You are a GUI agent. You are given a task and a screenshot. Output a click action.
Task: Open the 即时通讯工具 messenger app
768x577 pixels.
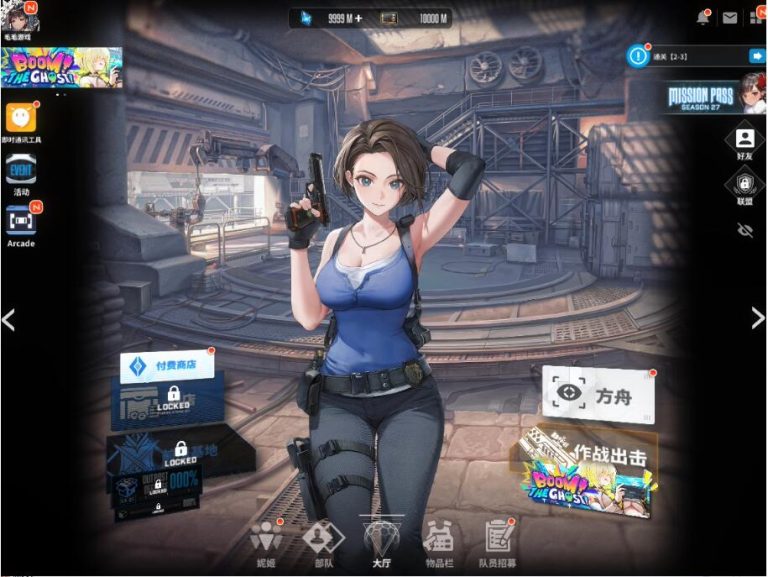click(x=21, y=118)
